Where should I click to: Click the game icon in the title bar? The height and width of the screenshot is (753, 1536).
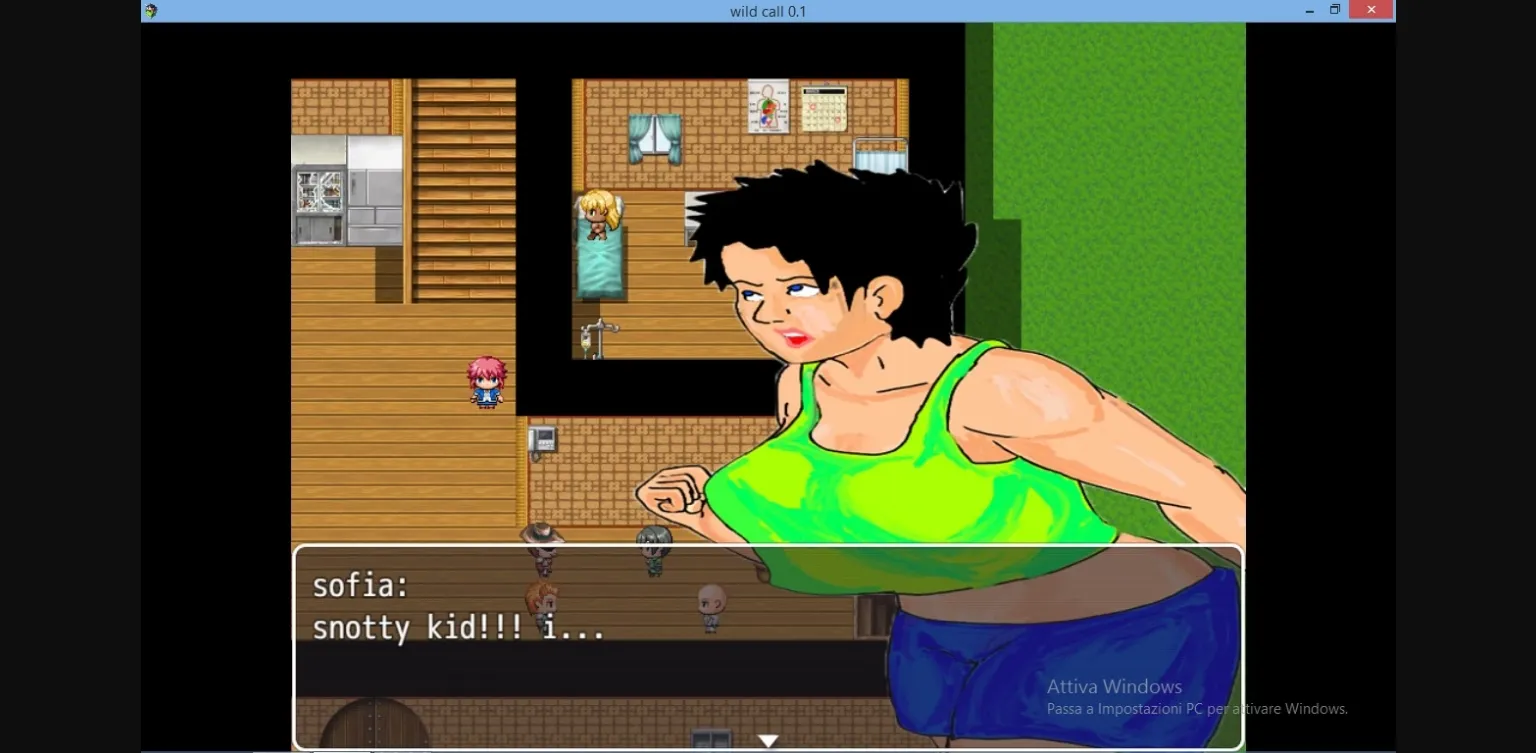tap(150, 10)
